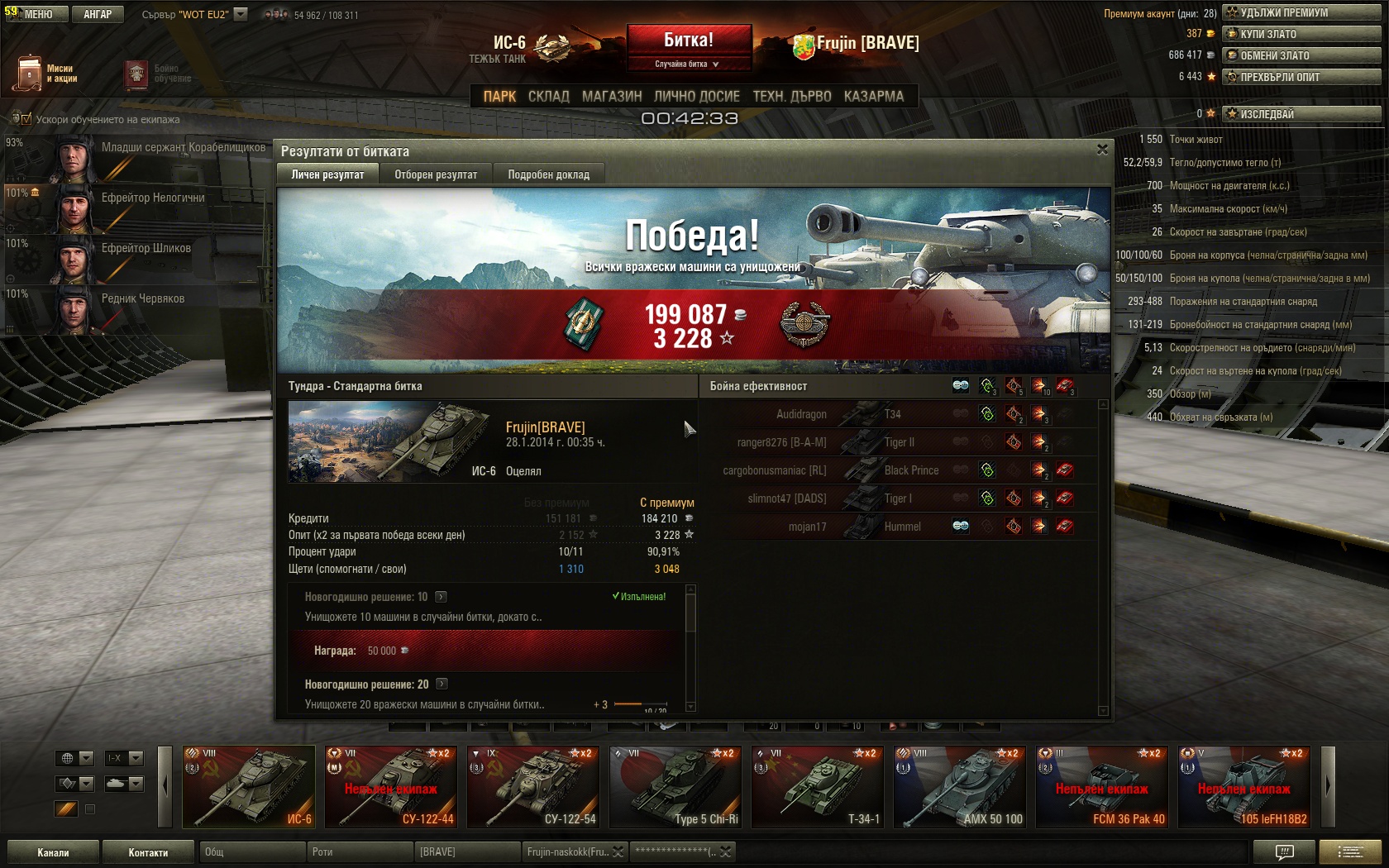
Task: Open the СКЛАД section
Action: coord(549,97)
